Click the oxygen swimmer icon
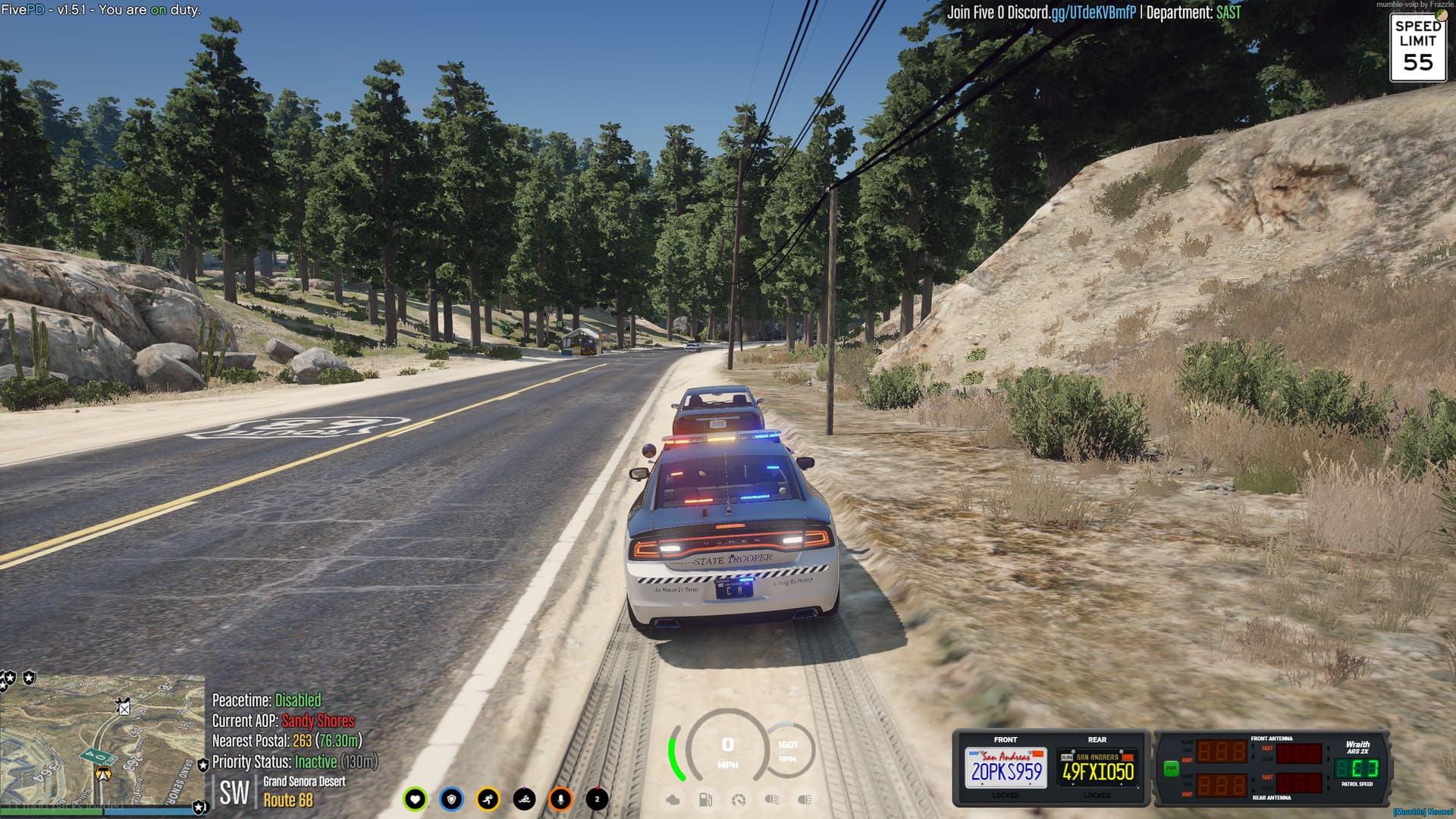This screenshot has width=1456, height=819. 525,798
